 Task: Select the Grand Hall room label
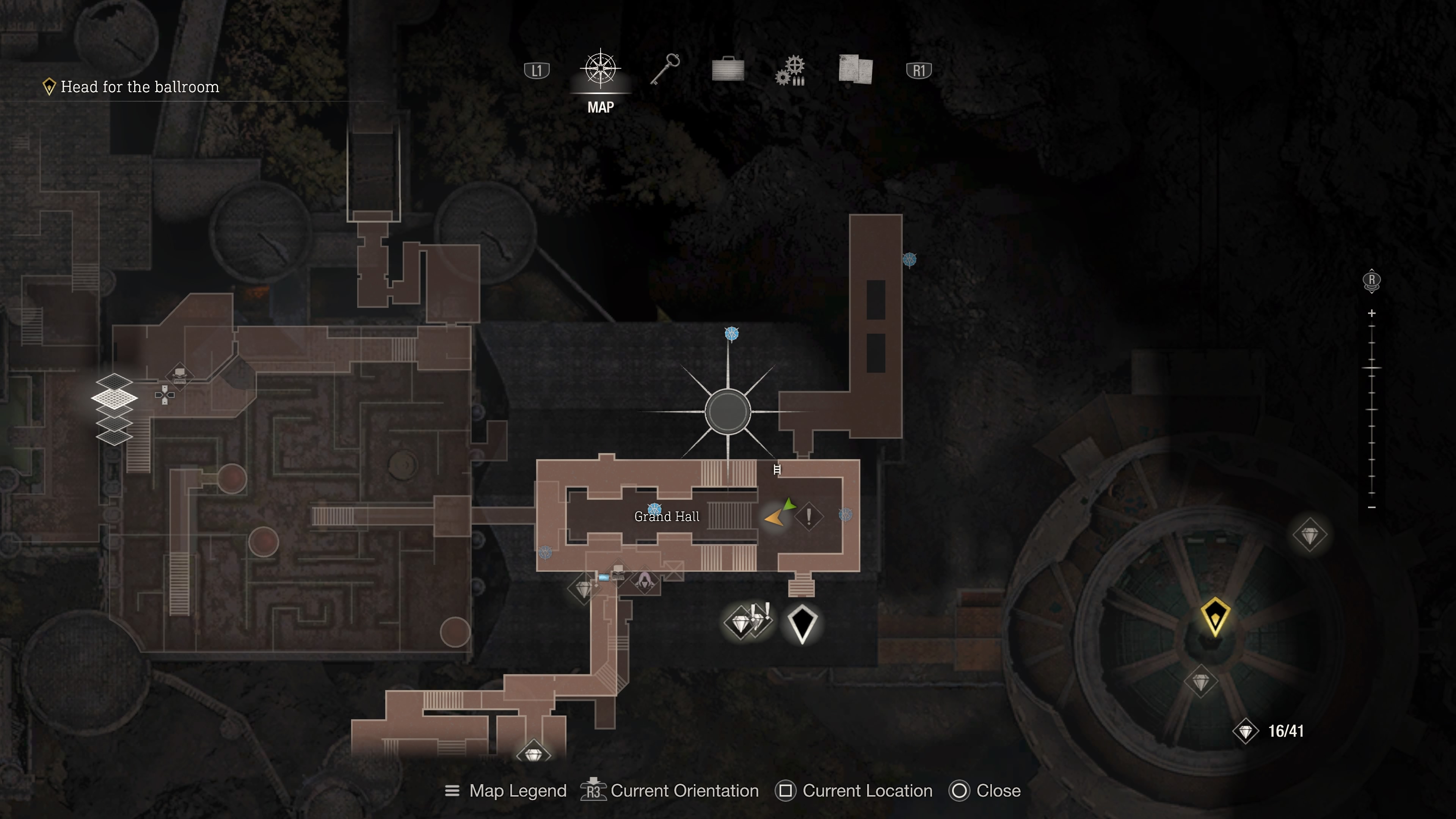[x=667, y=516]
